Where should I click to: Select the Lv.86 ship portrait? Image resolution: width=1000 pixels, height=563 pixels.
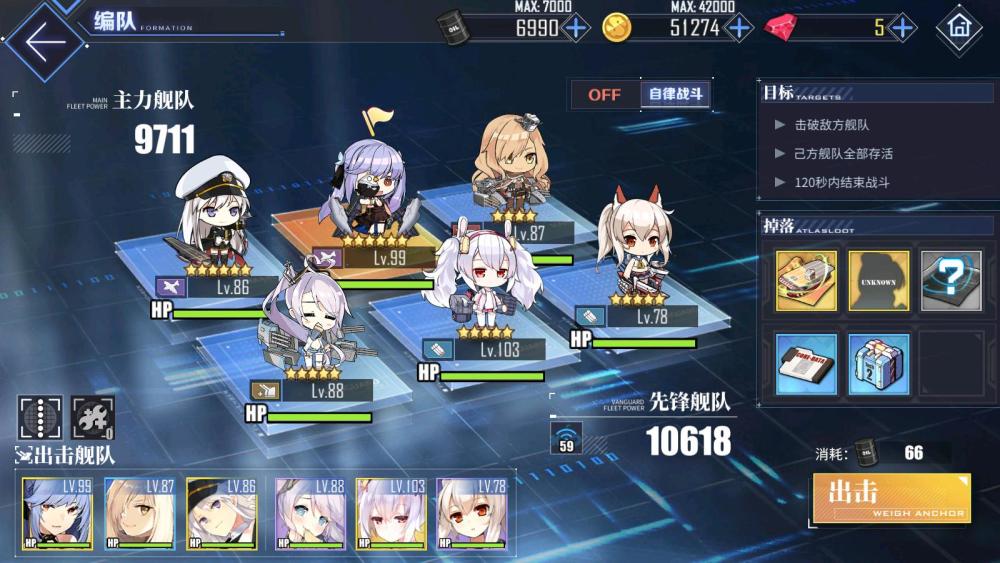220,513
